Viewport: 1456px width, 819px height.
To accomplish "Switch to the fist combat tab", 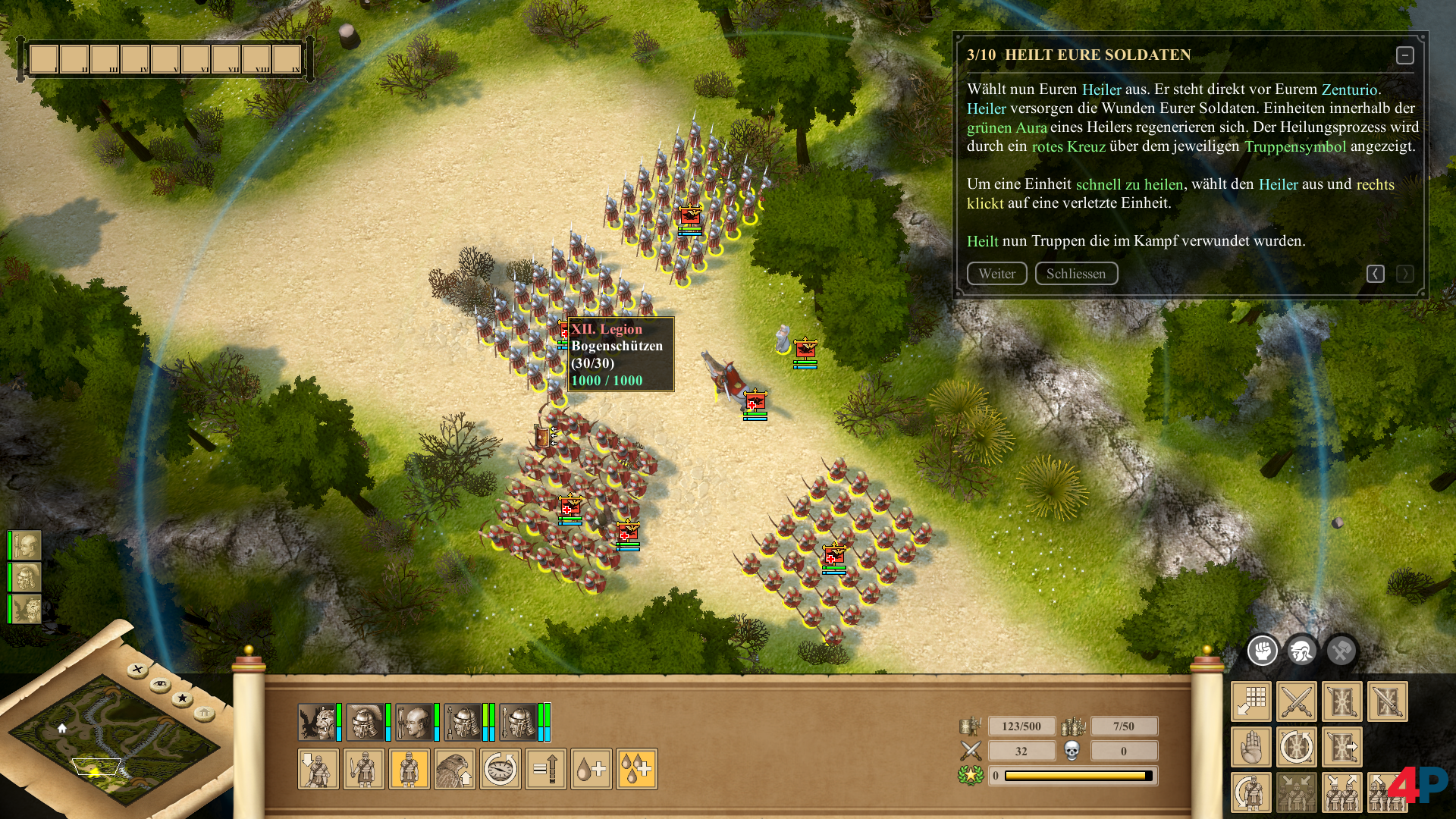I will tap(1263, 651).
